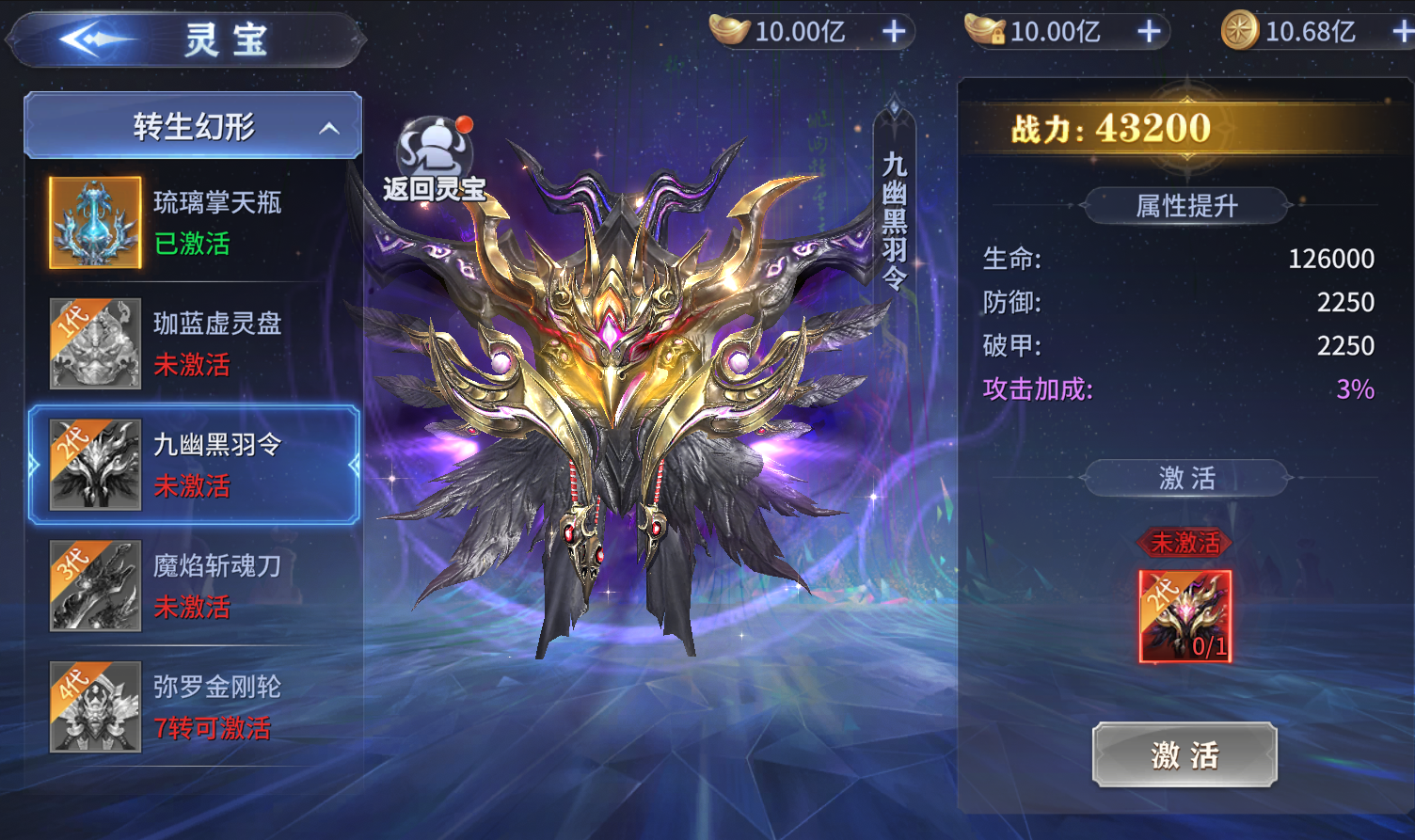Screen dimensions: 1415x840
Task: Select the 九幽黑羽令 list row
Action: point(193,465)
